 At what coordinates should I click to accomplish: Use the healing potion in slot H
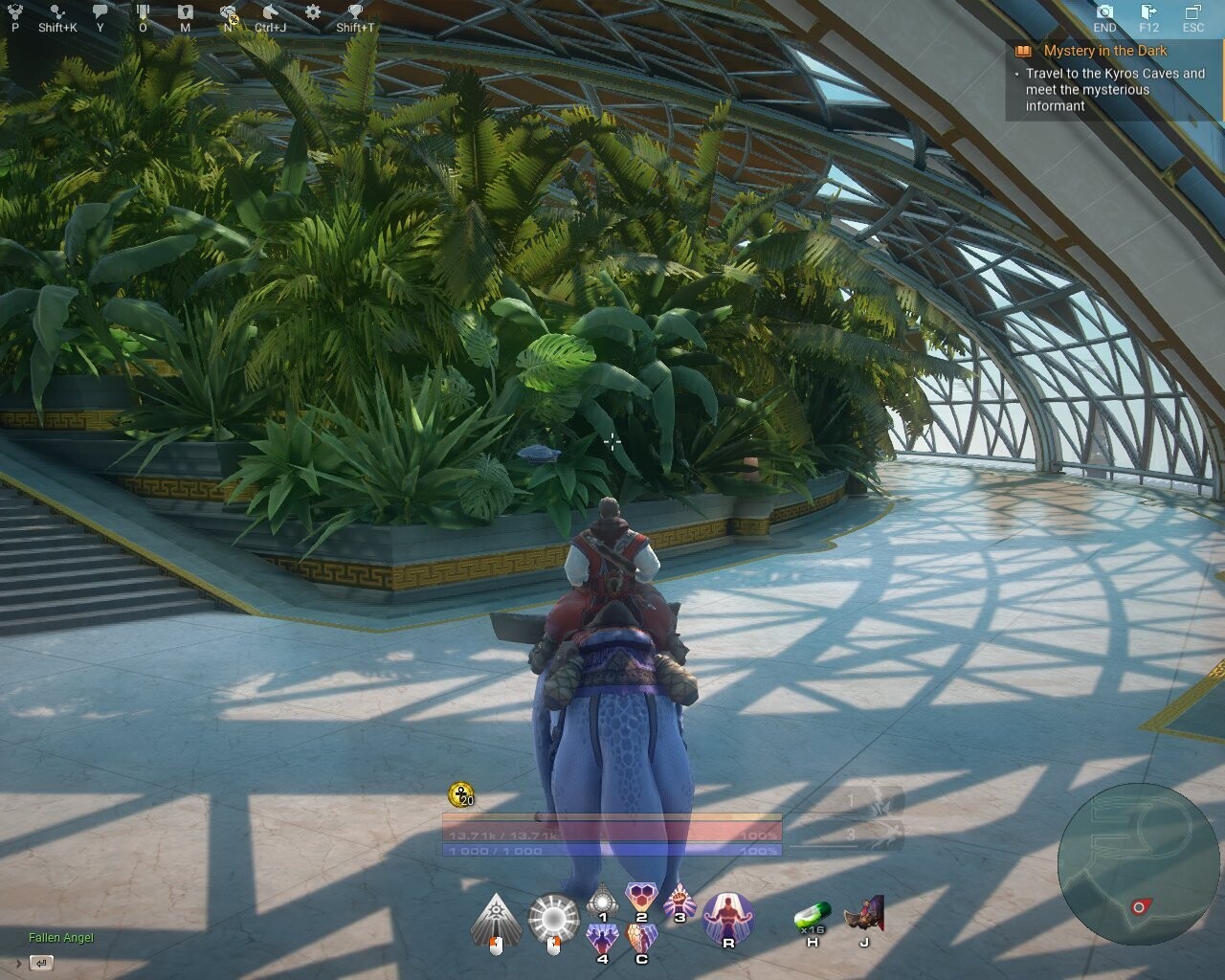click(813, 914)
